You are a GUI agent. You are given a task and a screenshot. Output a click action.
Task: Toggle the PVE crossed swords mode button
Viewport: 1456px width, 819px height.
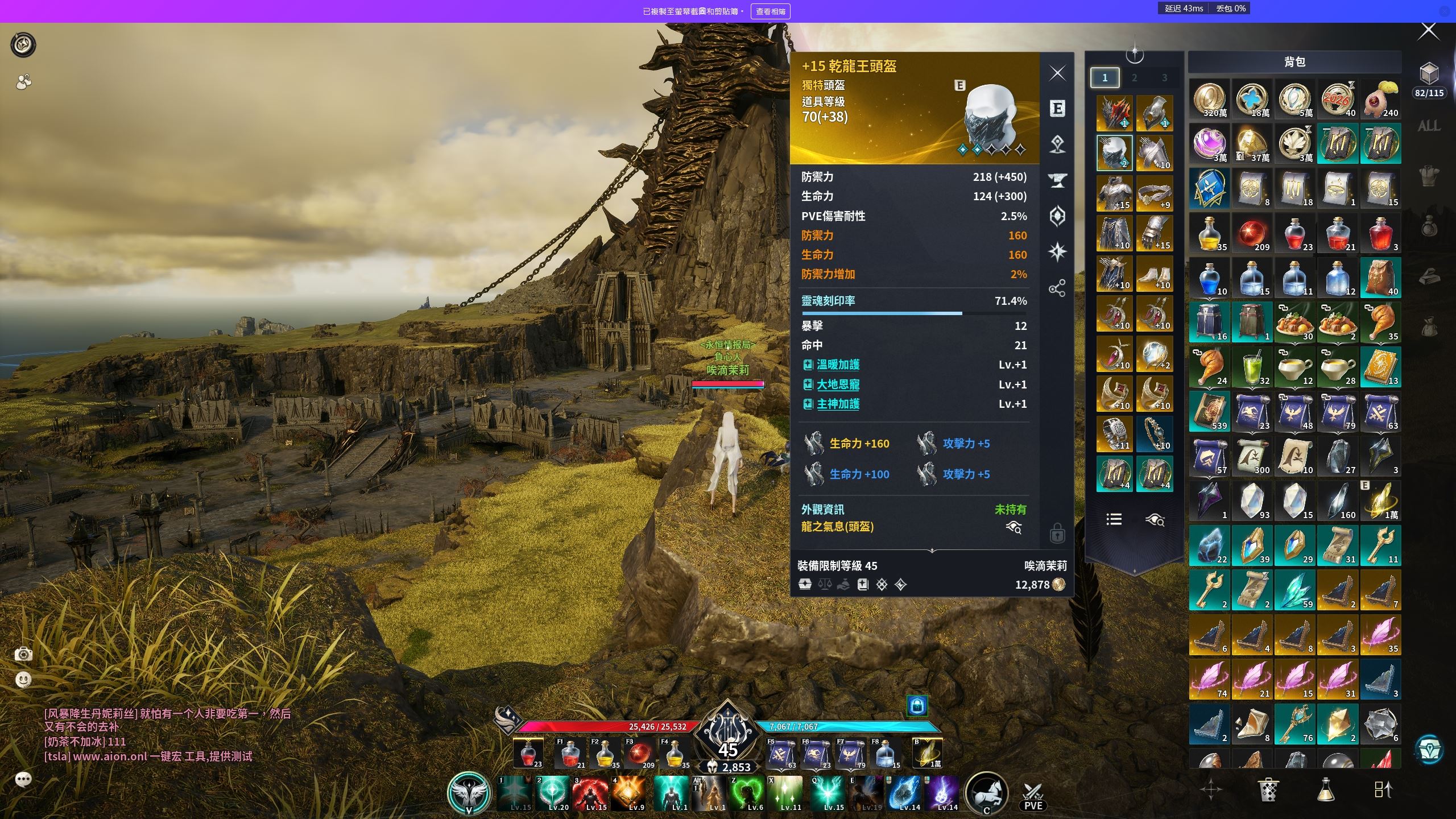point(1033,795)
